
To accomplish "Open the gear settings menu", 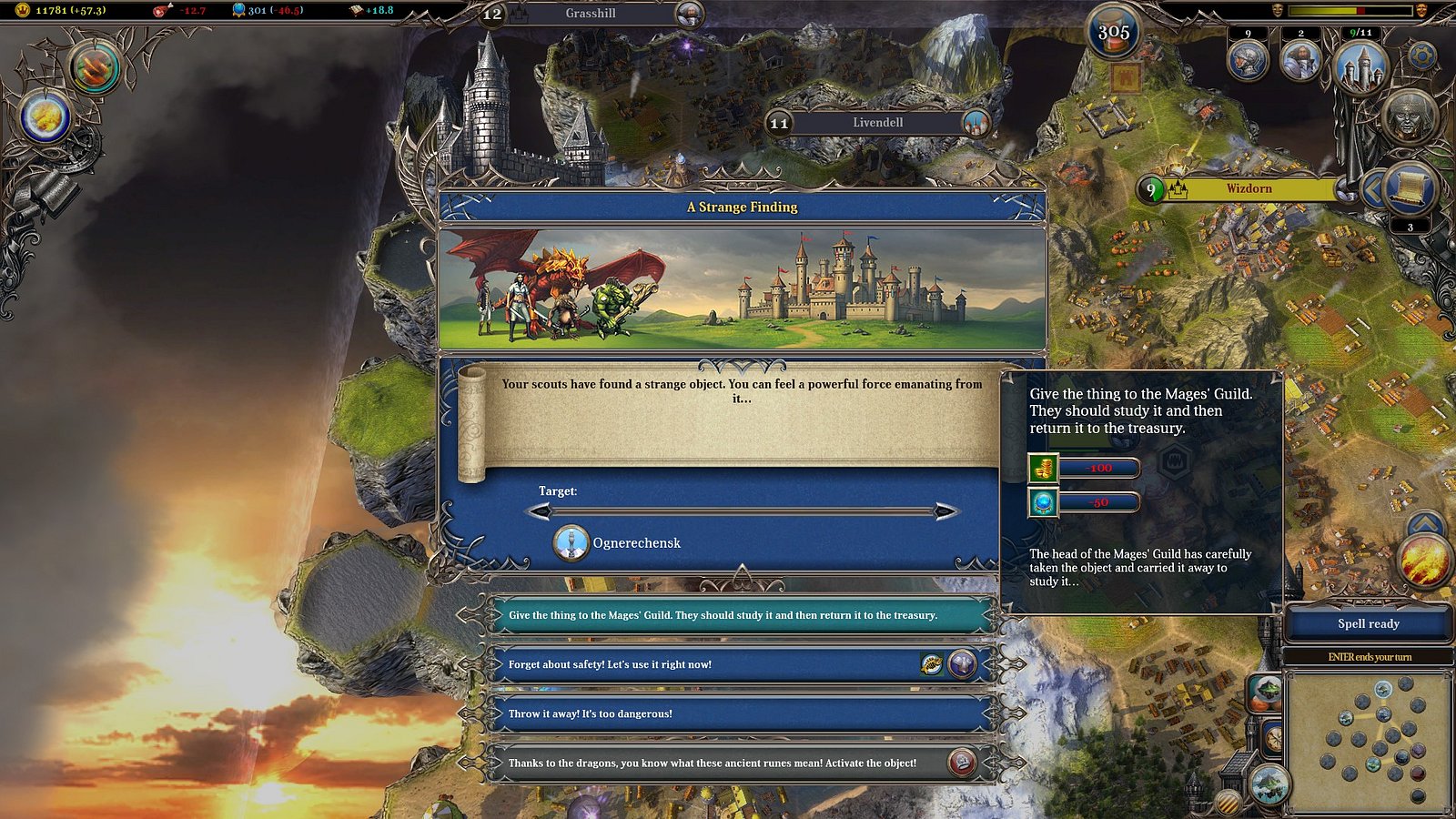I will click(1421, 56).
